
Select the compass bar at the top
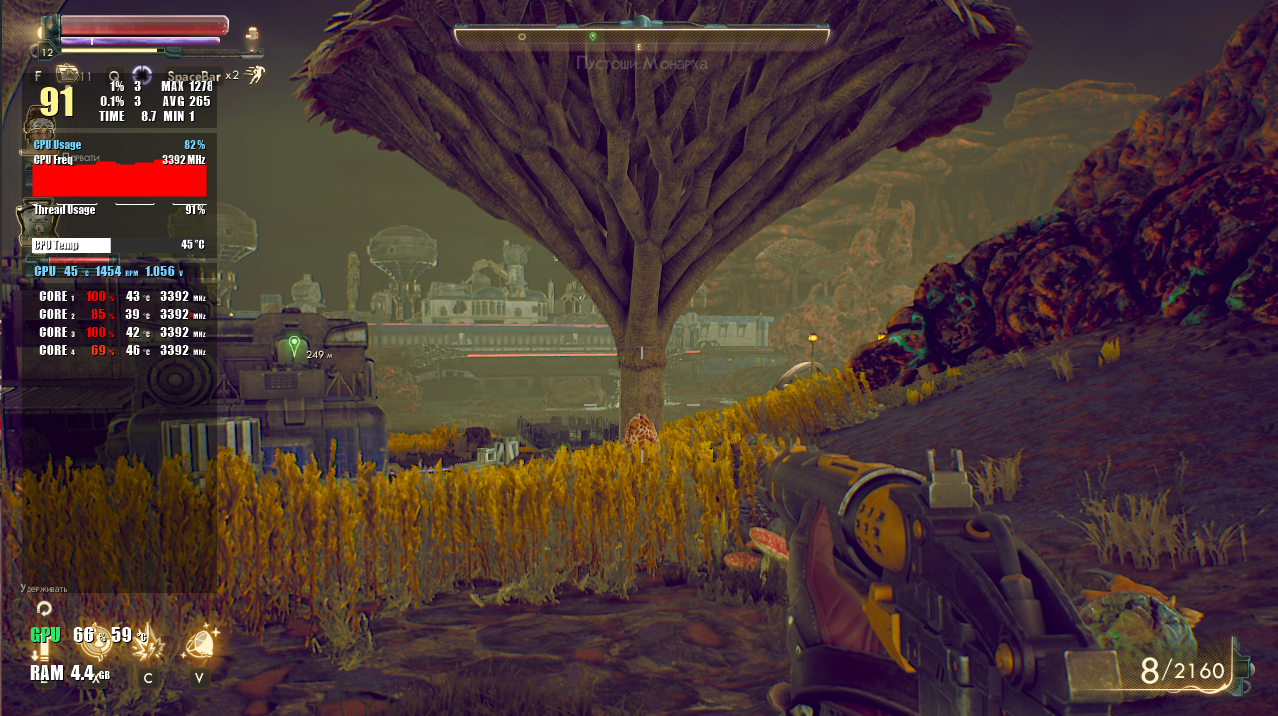641,37
